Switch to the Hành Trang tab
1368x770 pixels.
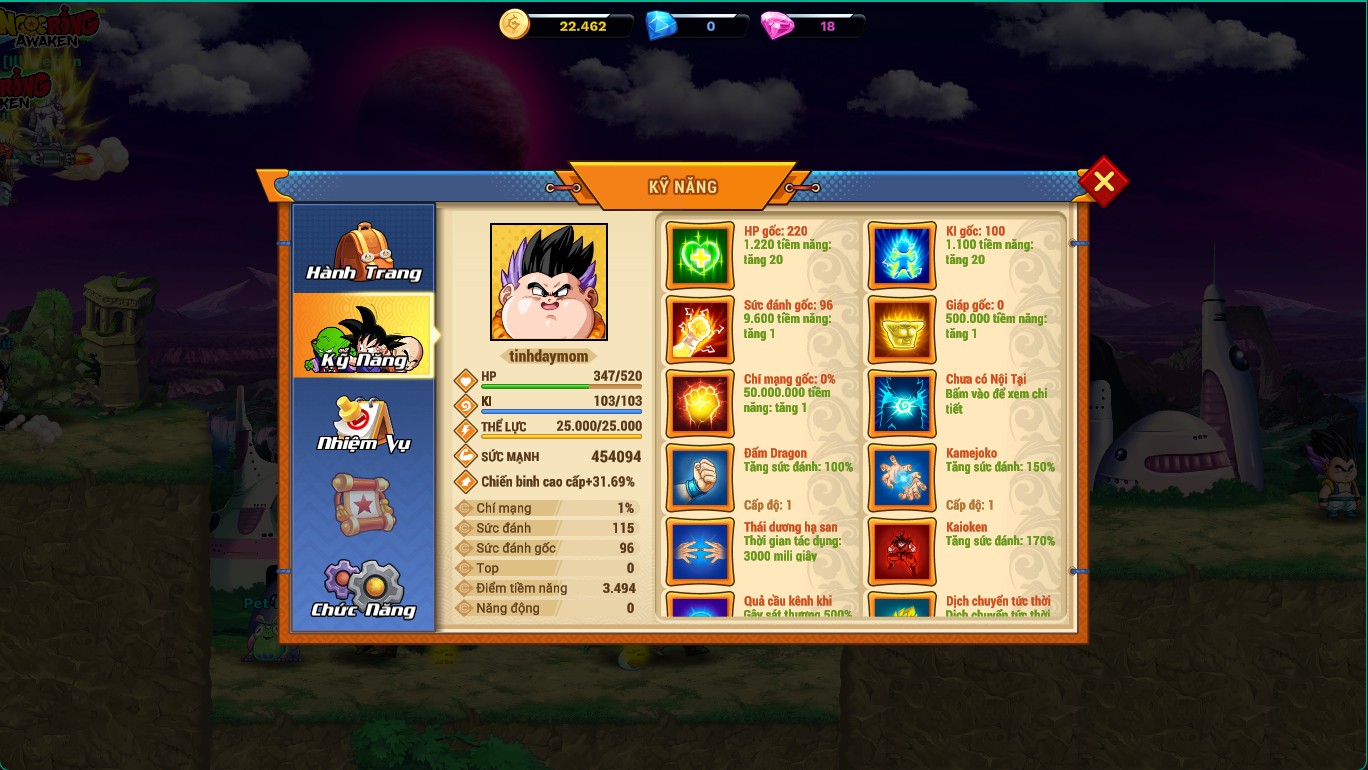(x=363, y=250)
